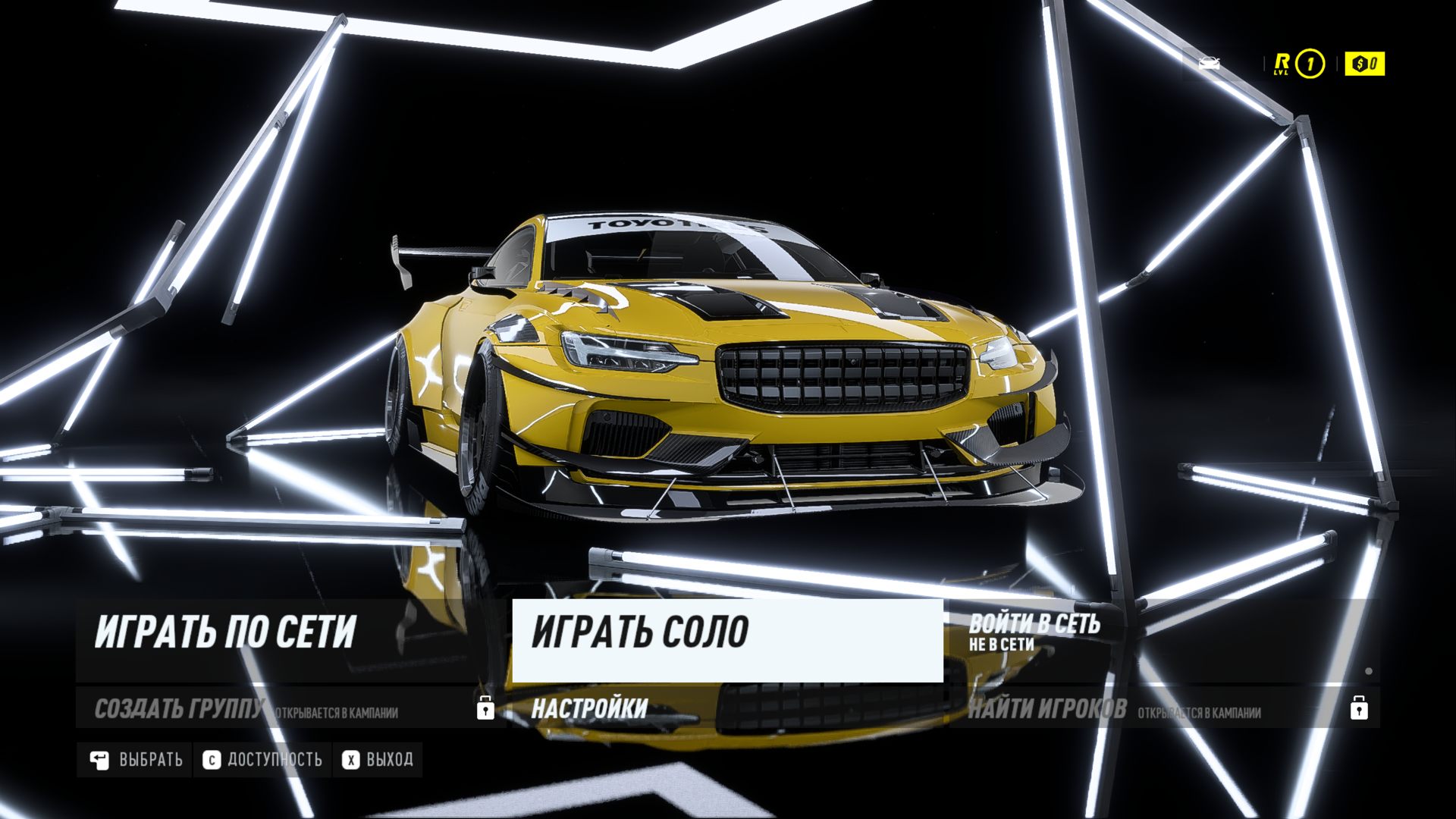Open the ДОСТУПНОСТЬ accessibility options
The height and width of the screenshot is (819, 1456).
click(263, 760)
